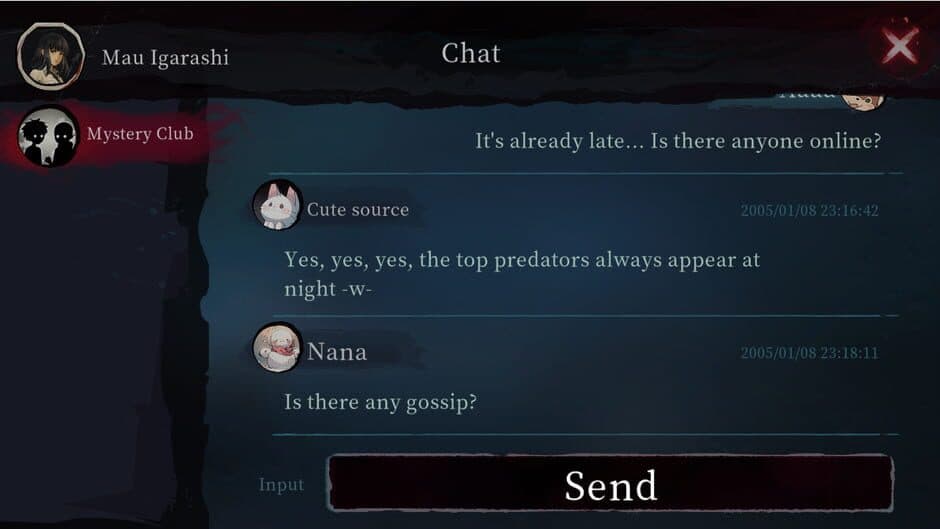Open Nana's profile avatar
Image resolution: width=940 pixels, height=529 pixels.
click(x=277, y=349)
